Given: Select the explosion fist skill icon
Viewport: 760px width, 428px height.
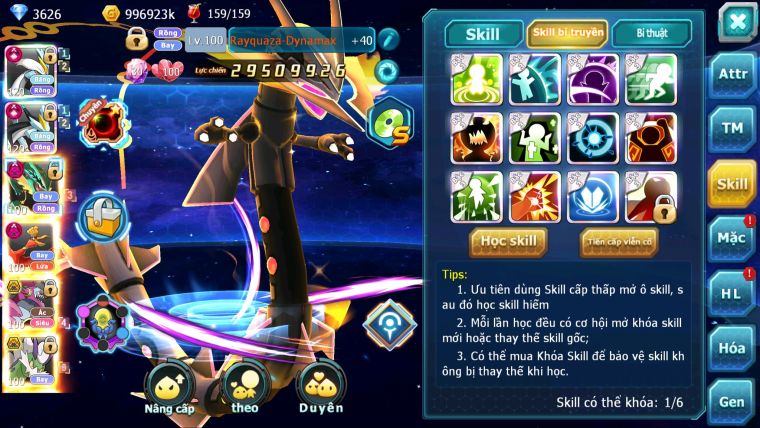Looking at the screenshot, I should pos(534,196).
